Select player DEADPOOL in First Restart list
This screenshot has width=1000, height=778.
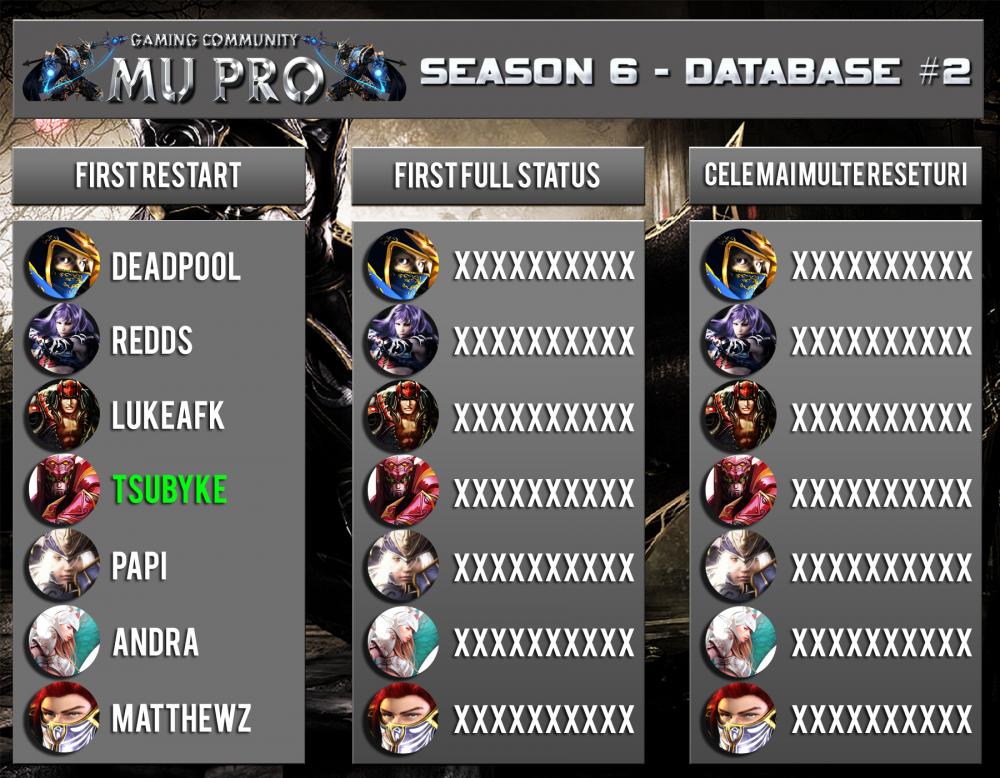(176, 267)
